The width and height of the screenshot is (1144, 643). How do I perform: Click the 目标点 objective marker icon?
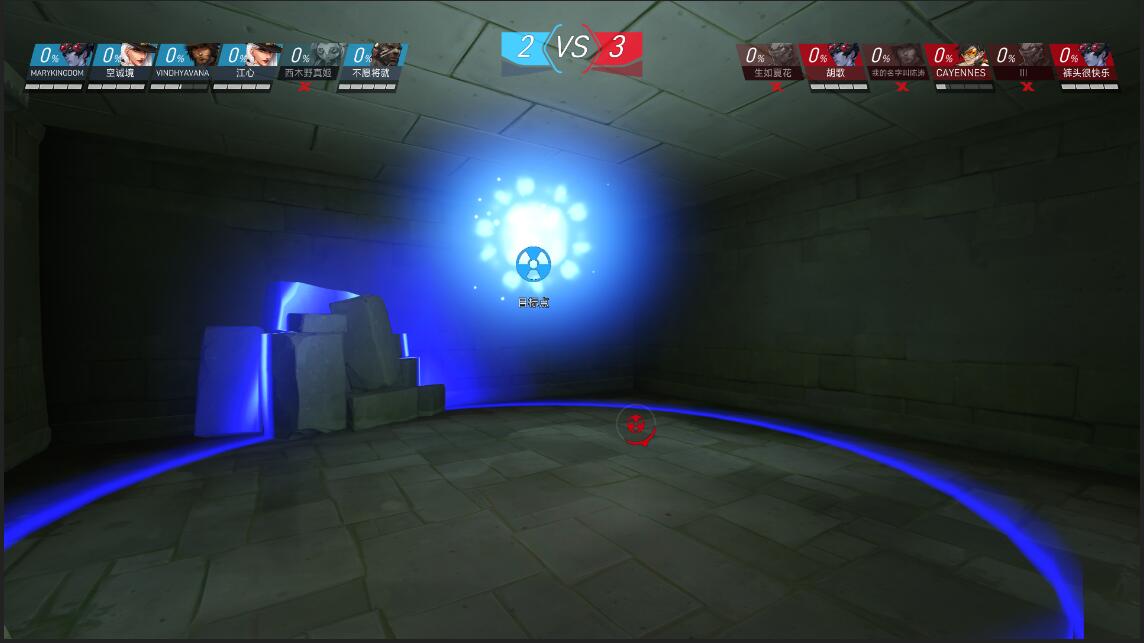pos(533,265)
